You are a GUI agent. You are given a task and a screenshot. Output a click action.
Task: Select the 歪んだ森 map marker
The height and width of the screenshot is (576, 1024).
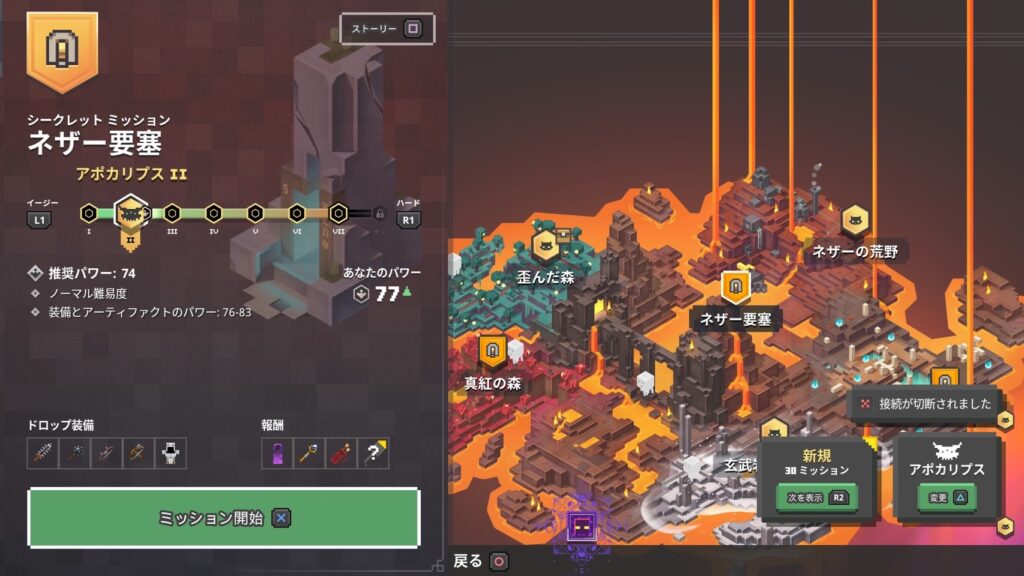[x=545, y=246]
